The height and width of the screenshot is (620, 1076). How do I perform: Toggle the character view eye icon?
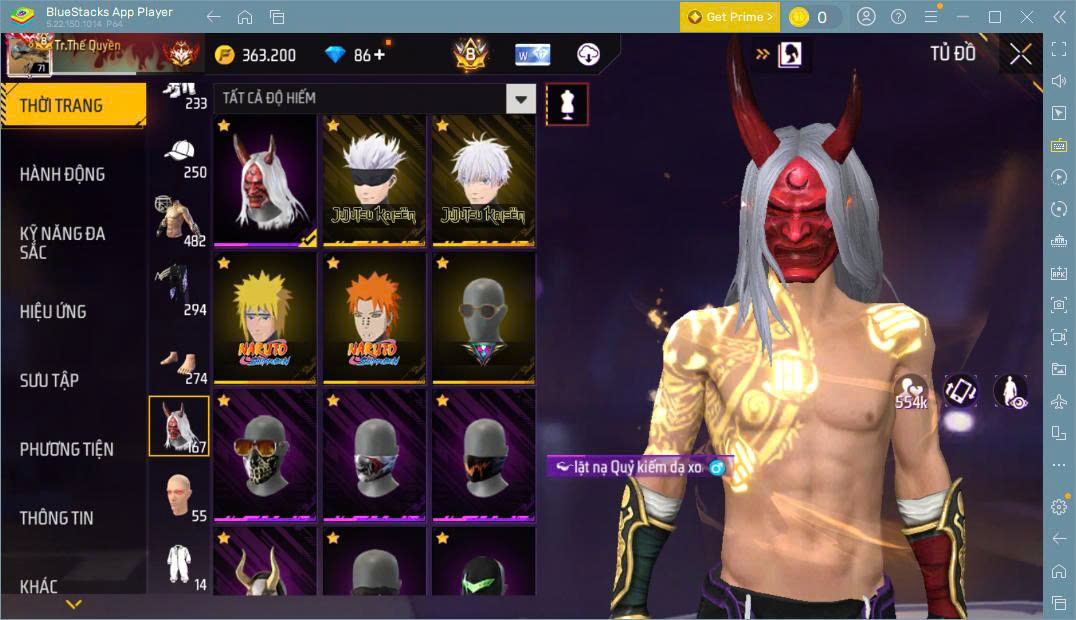pos(1011,391)
